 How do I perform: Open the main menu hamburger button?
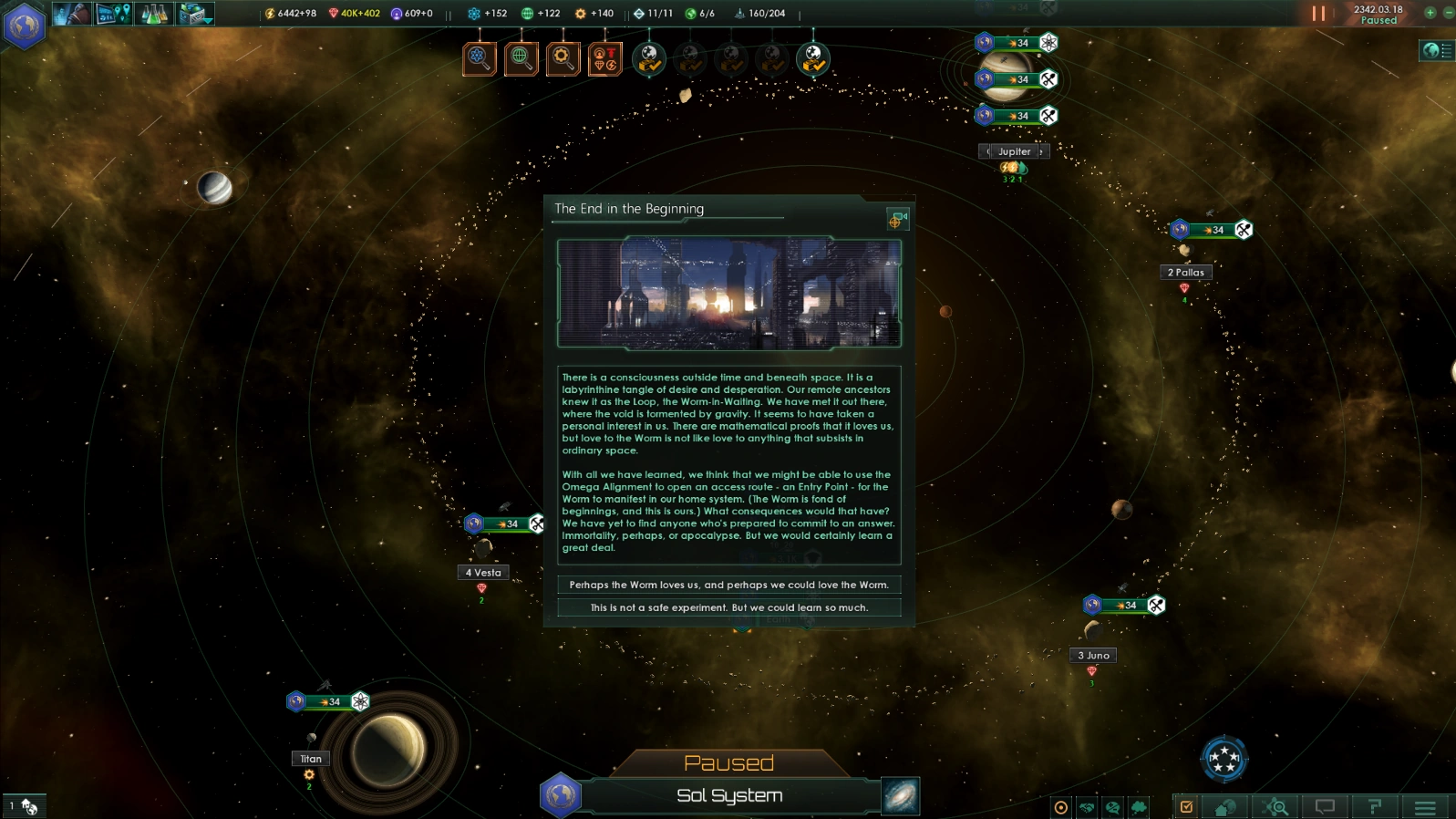coord(1425,807)
